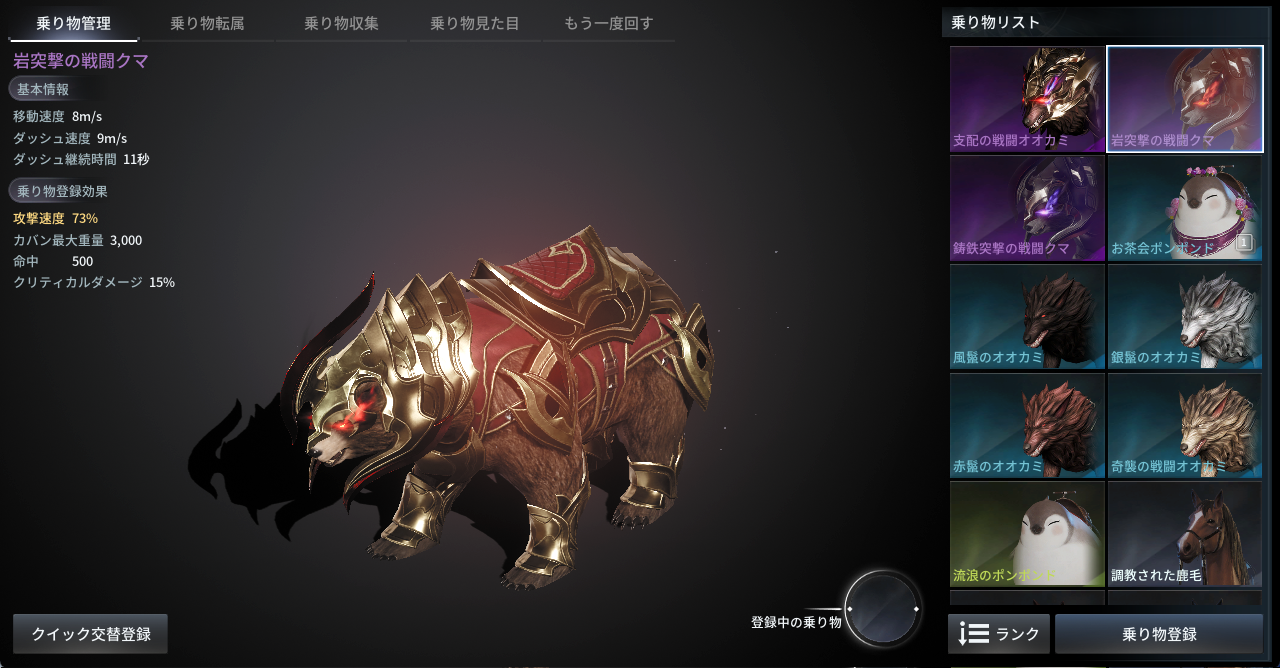Image resolution: width=1280 pixels, height=668 pixels.
Task: Open the 乗り物転属 tab
Action: (207, 24)
